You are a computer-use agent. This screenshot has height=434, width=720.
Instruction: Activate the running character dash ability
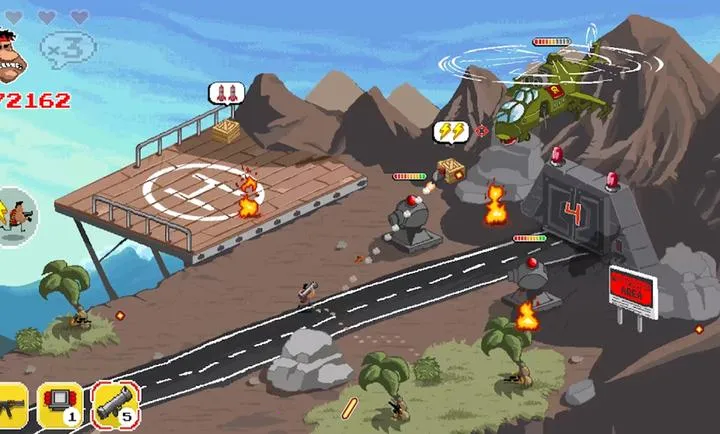coord(16,214)
